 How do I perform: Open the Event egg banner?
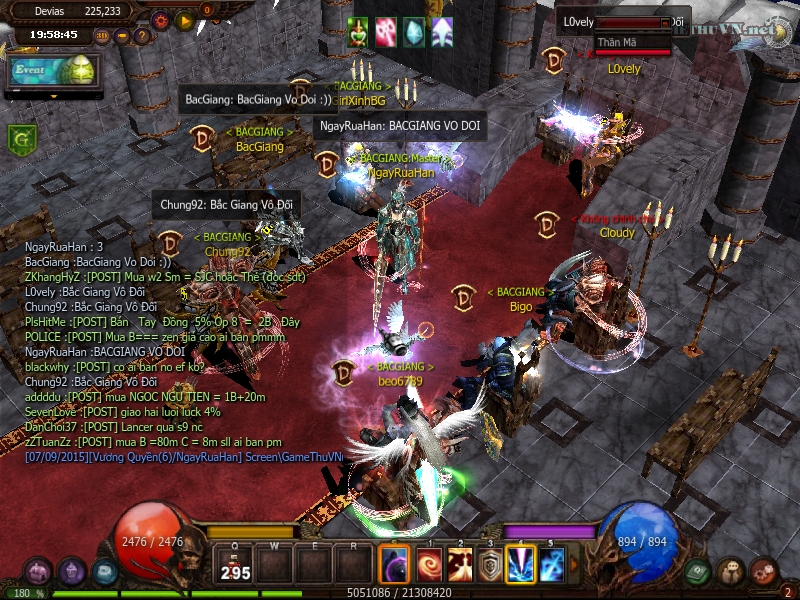click(50, 71)
